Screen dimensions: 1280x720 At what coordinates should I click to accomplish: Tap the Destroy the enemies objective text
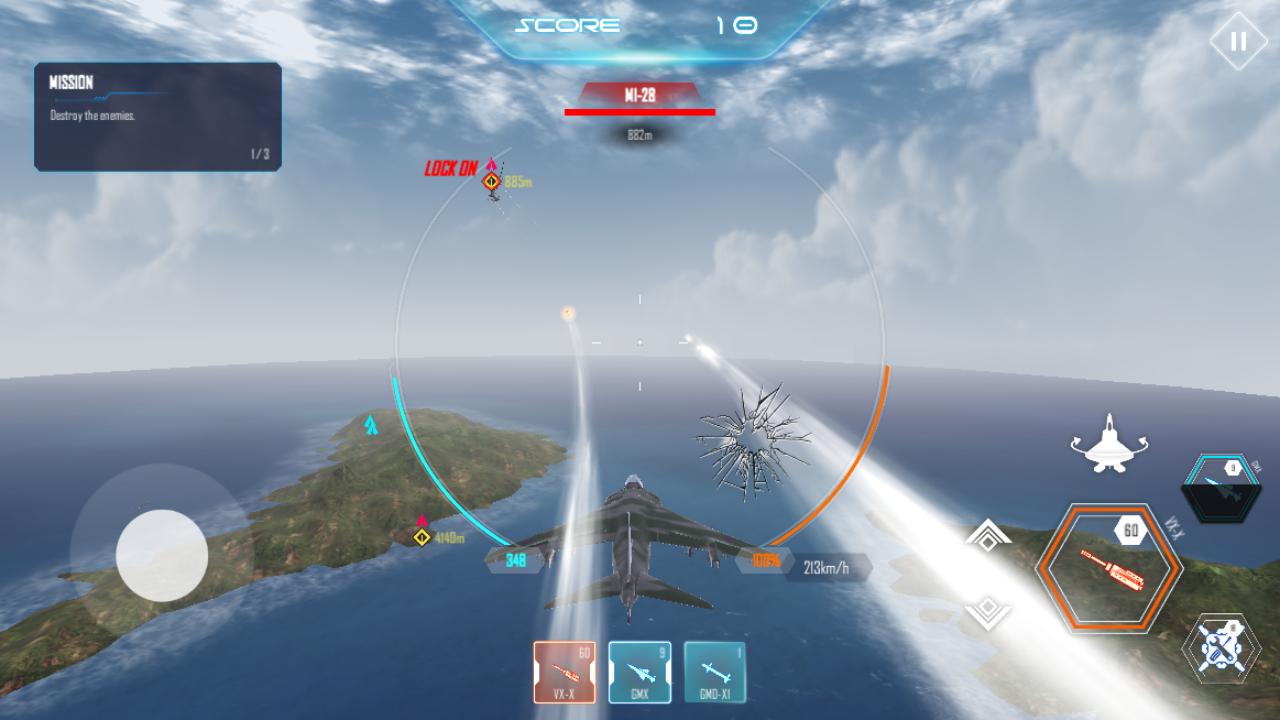click(x=92, y=114)
